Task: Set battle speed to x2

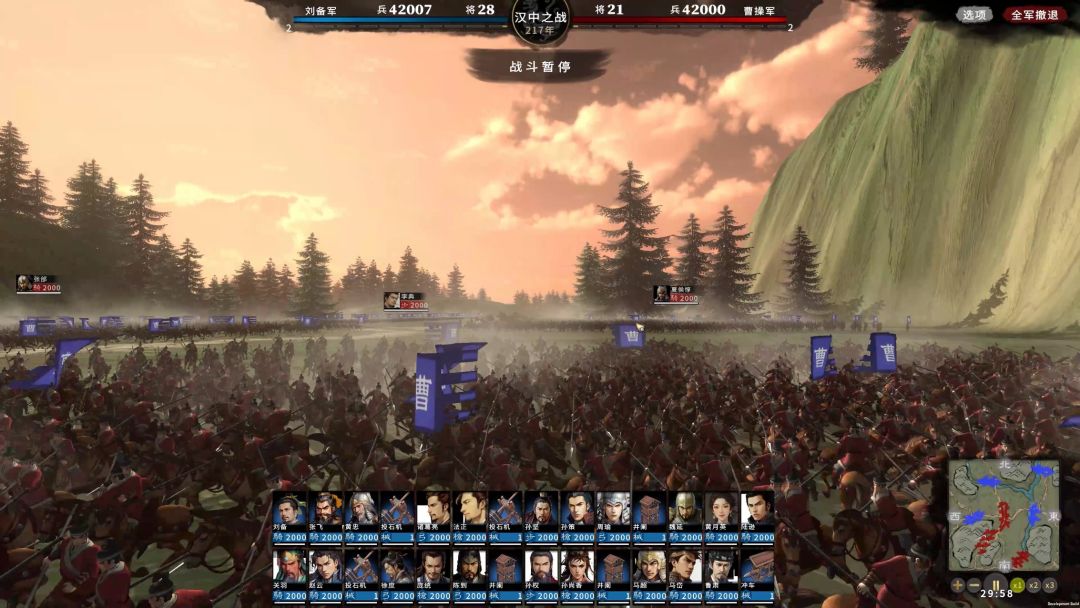Action: point(1034,585)
